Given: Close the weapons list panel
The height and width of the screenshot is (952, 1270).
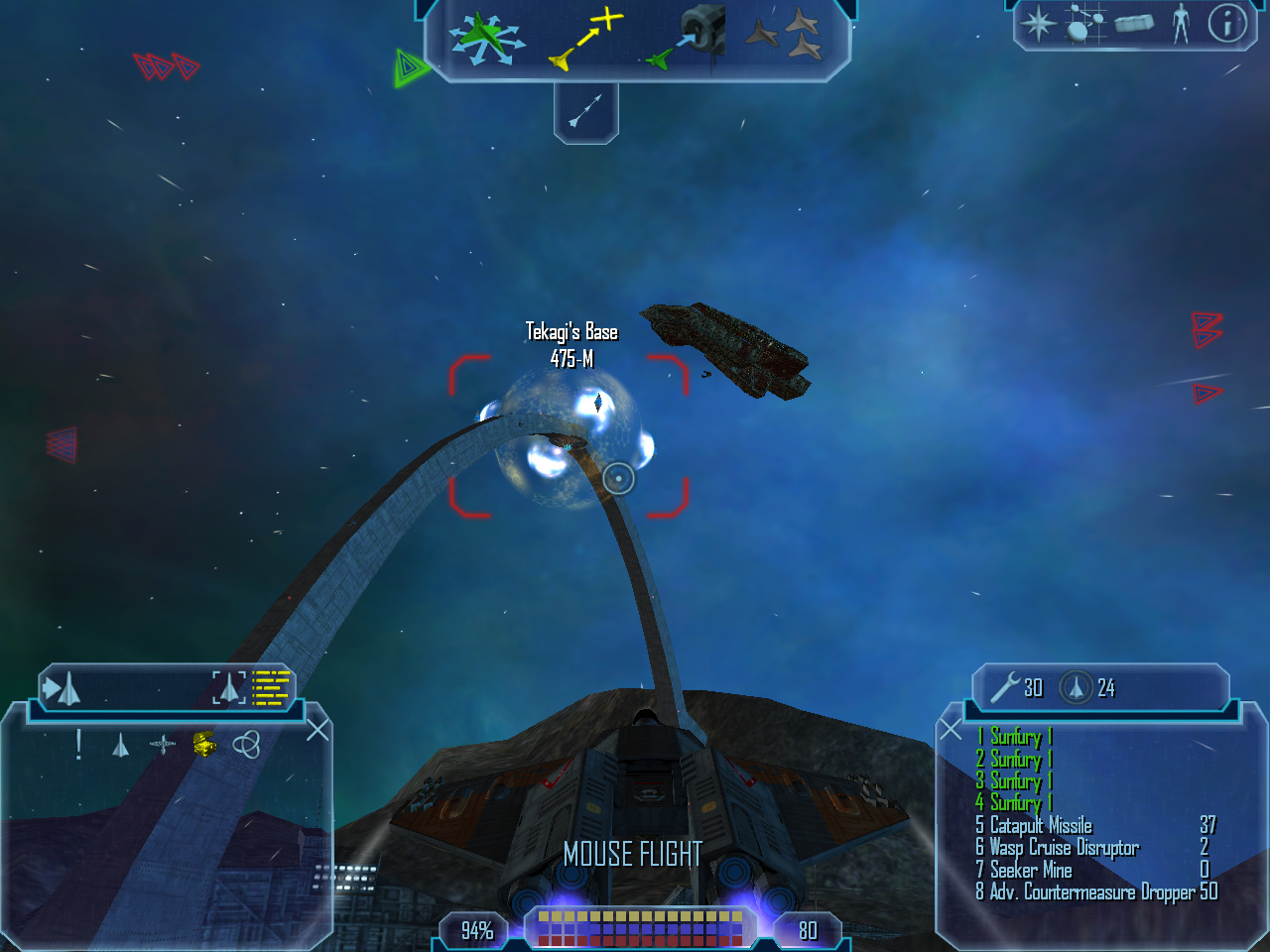Looking at the screenshot, I should (x=951, y=731).
